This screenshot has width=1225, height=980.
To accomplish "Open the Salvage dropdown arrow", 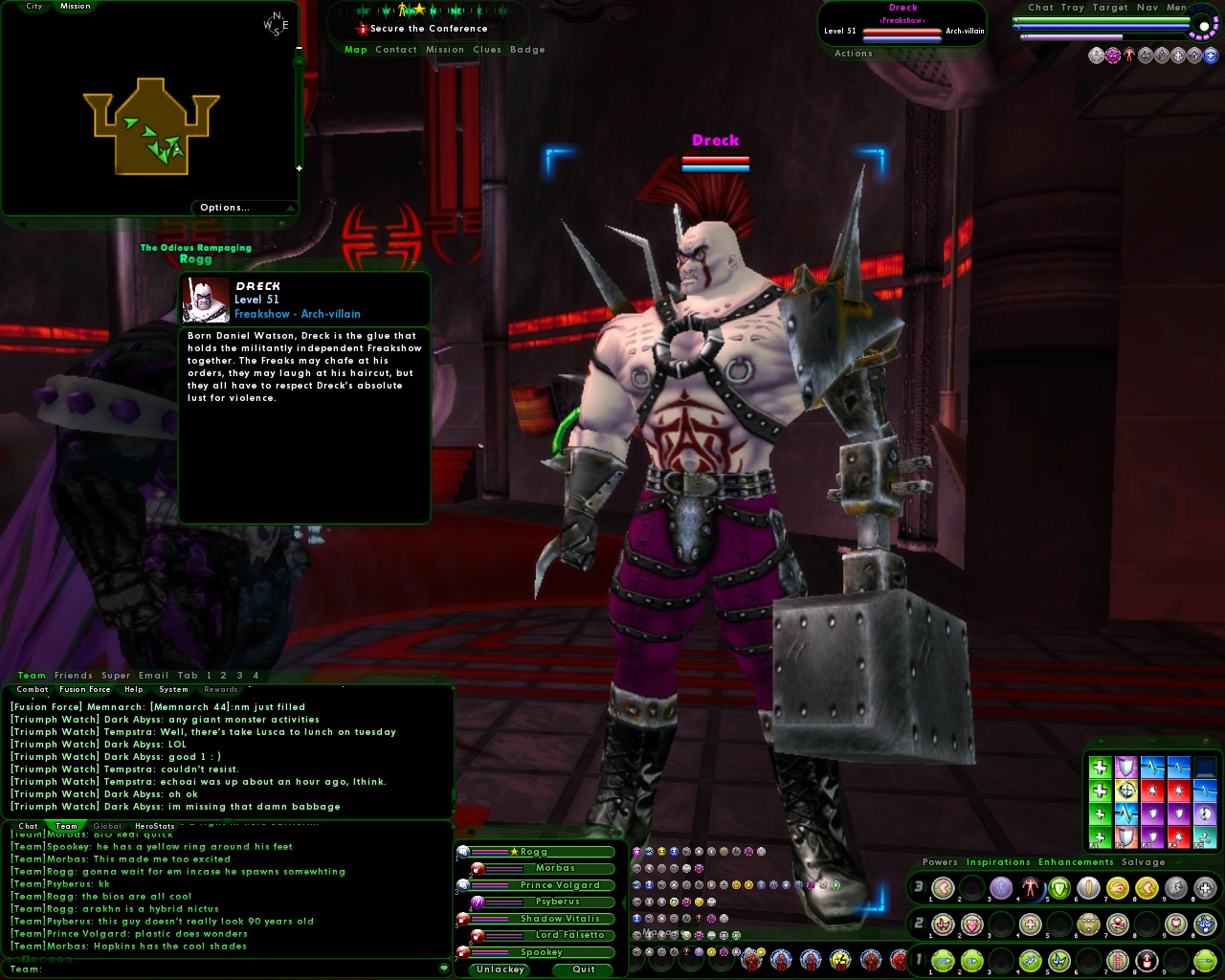I will point(1178,862).
